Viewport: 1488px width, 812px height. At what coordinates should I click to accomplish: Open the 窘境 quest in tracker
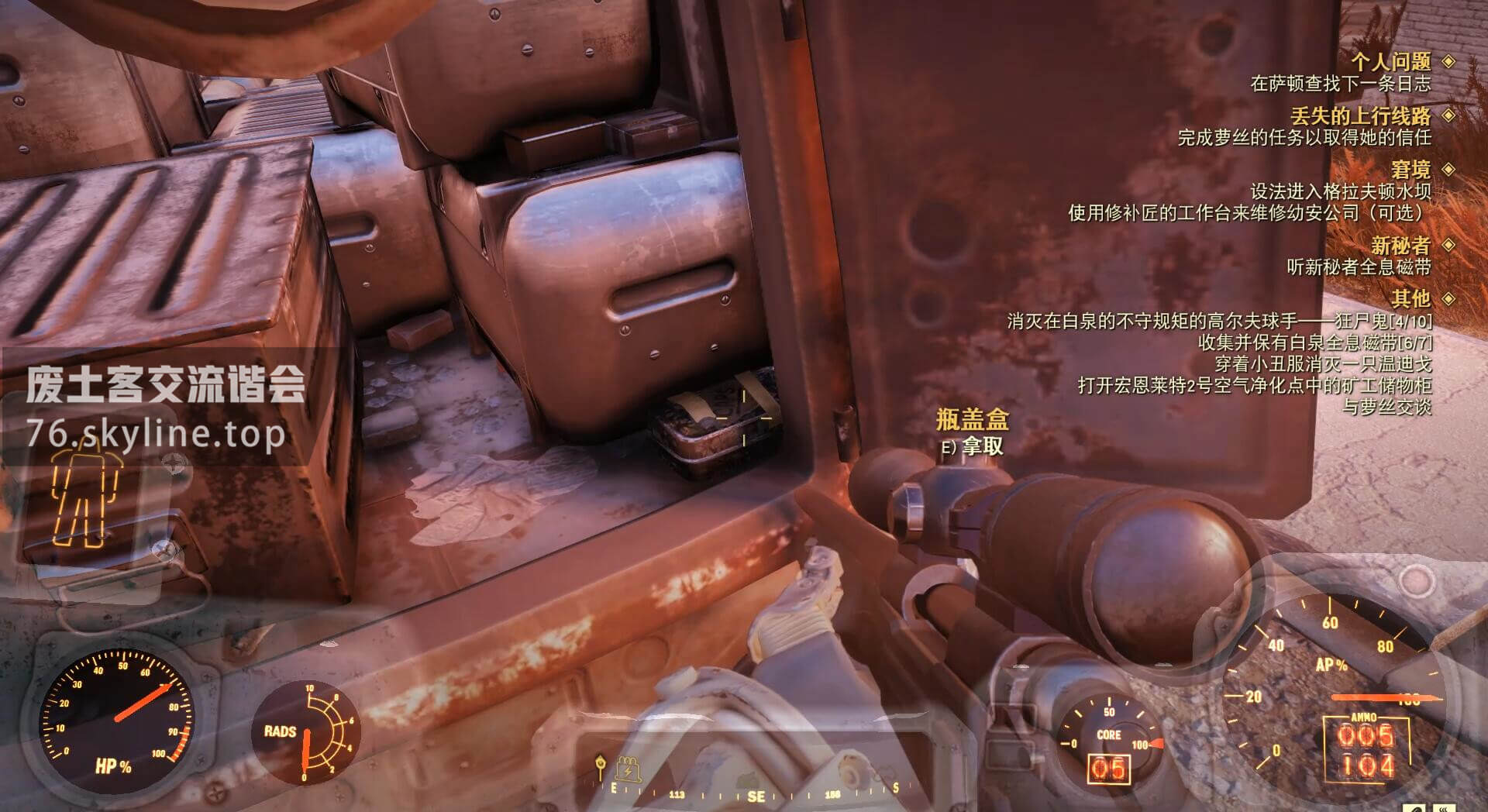click(x=1410, y=169)
